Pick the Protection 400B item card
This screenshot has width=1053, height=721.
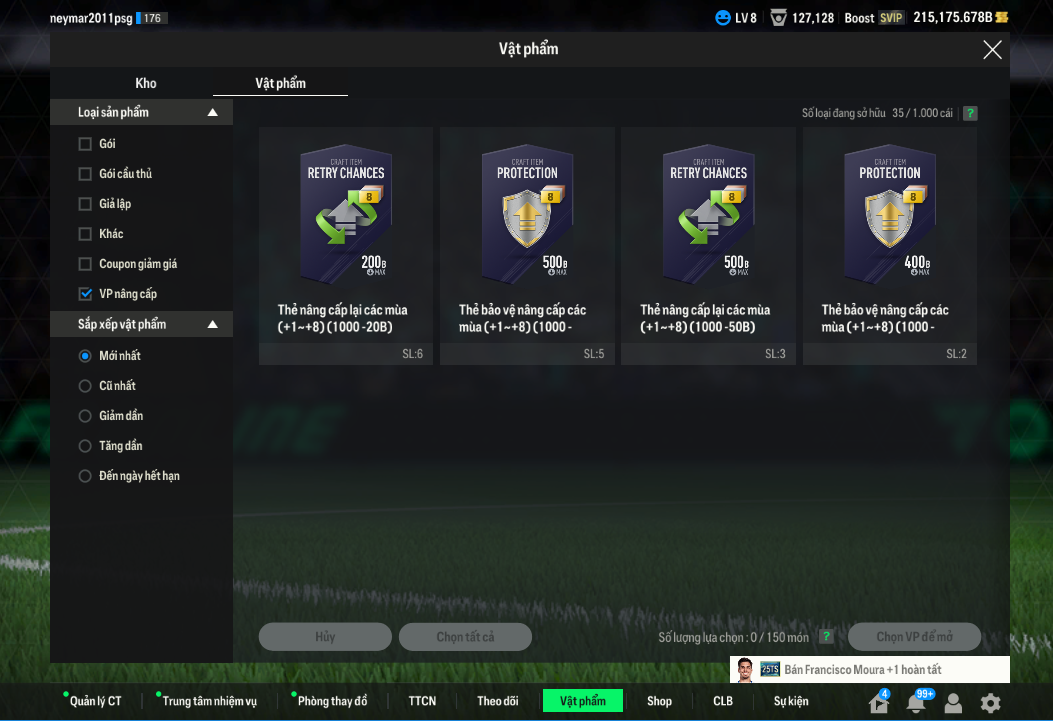889,245
